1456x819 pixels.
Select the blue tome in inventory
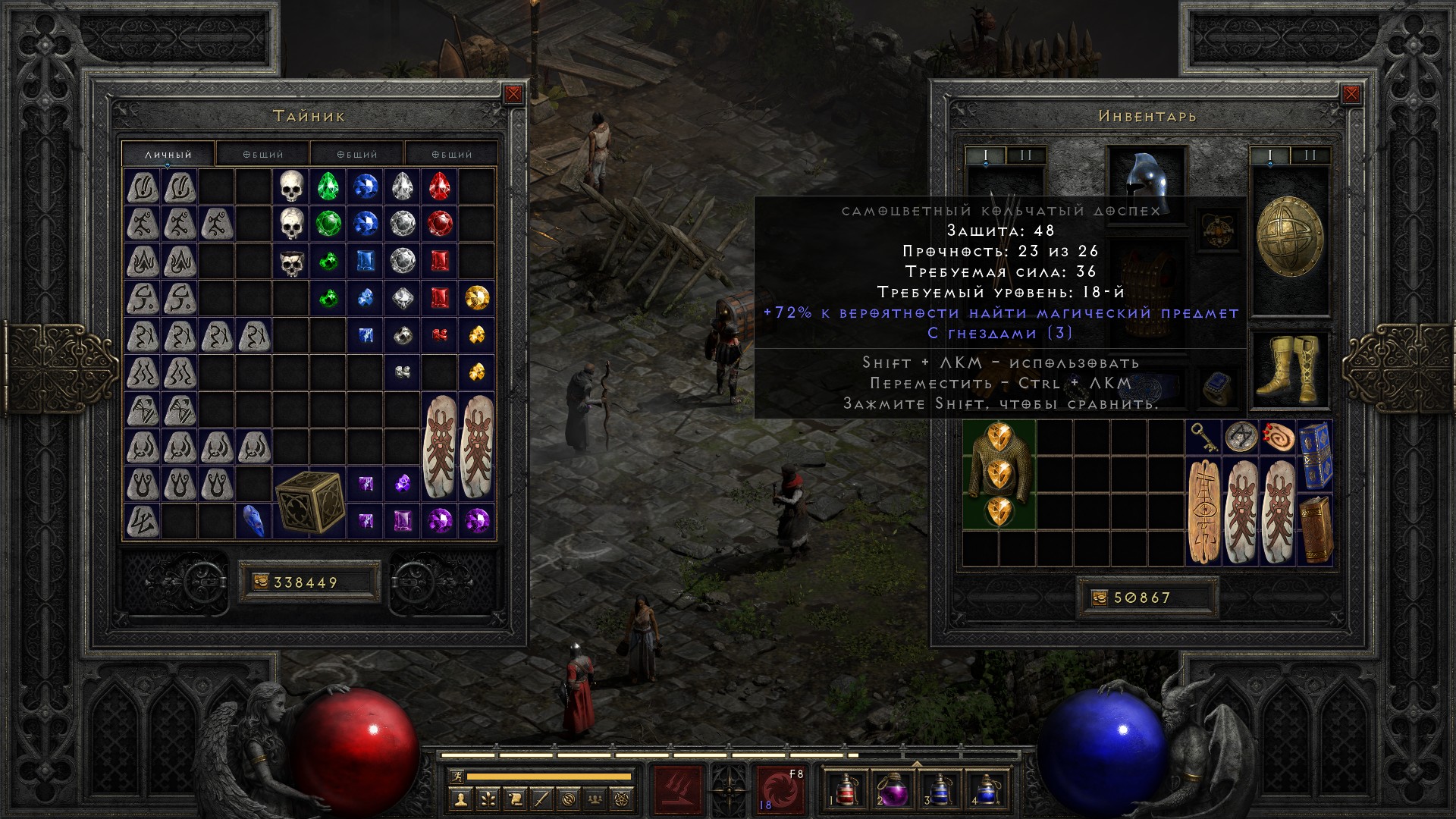click(1315, 456)
